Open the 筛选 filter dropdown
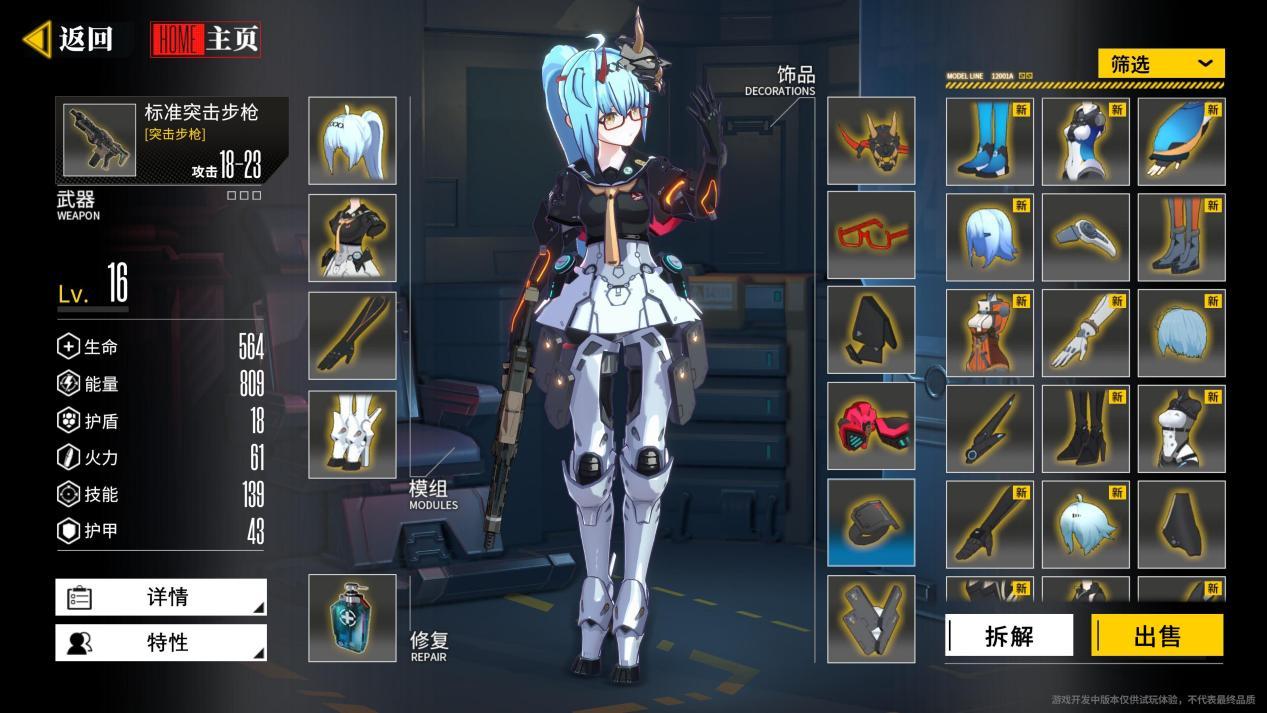 point(1161,64)
